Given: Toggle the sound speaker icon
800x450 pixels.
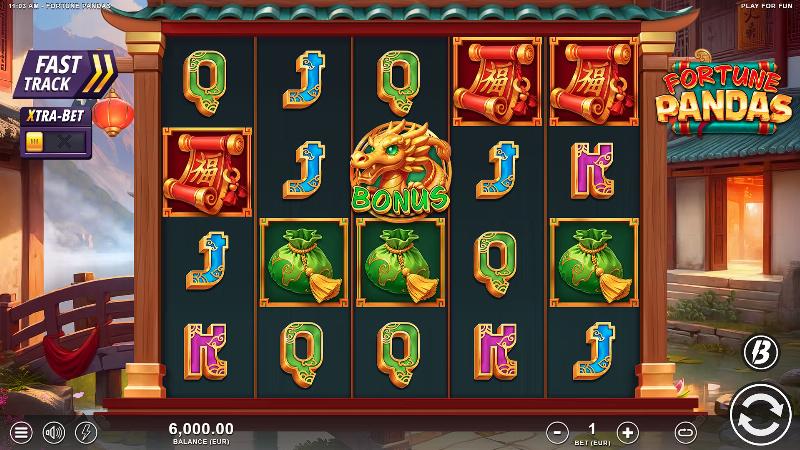Looking at the screenshot, I should coord(53,433).
